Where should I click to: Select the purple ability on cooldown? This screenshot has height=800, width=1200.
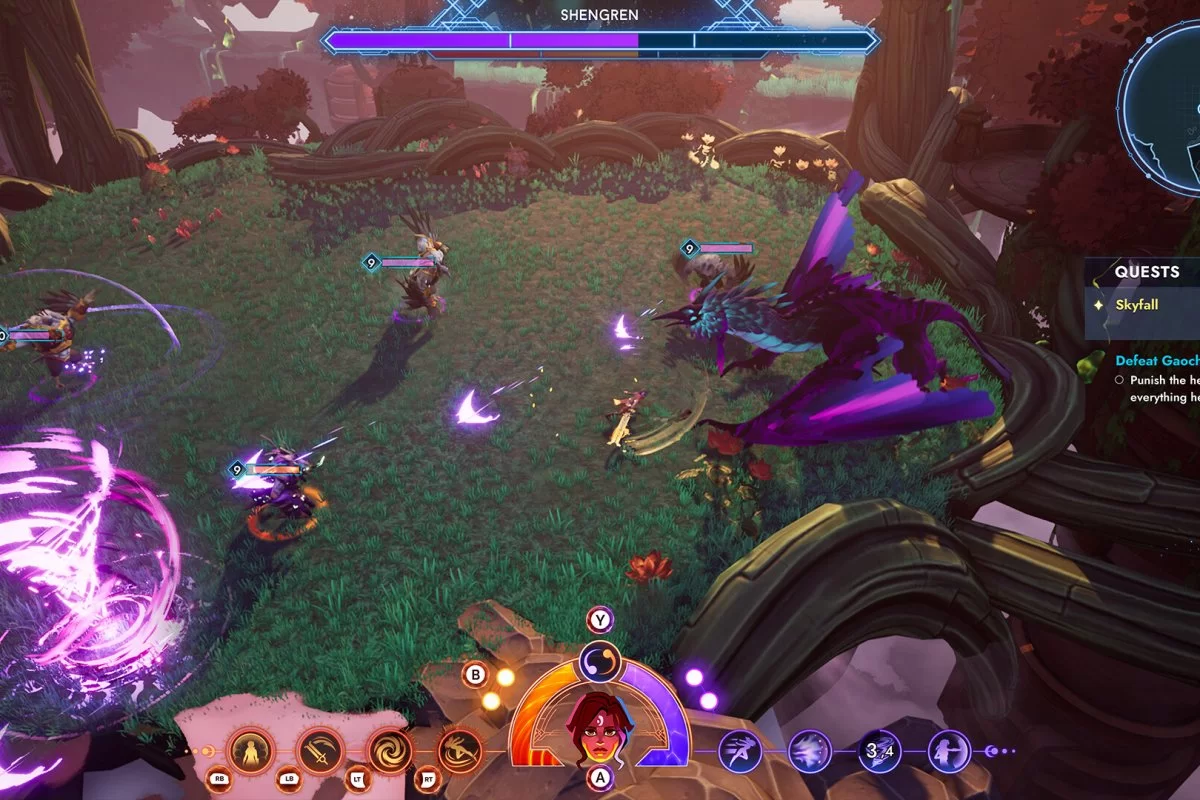point(880,751)
